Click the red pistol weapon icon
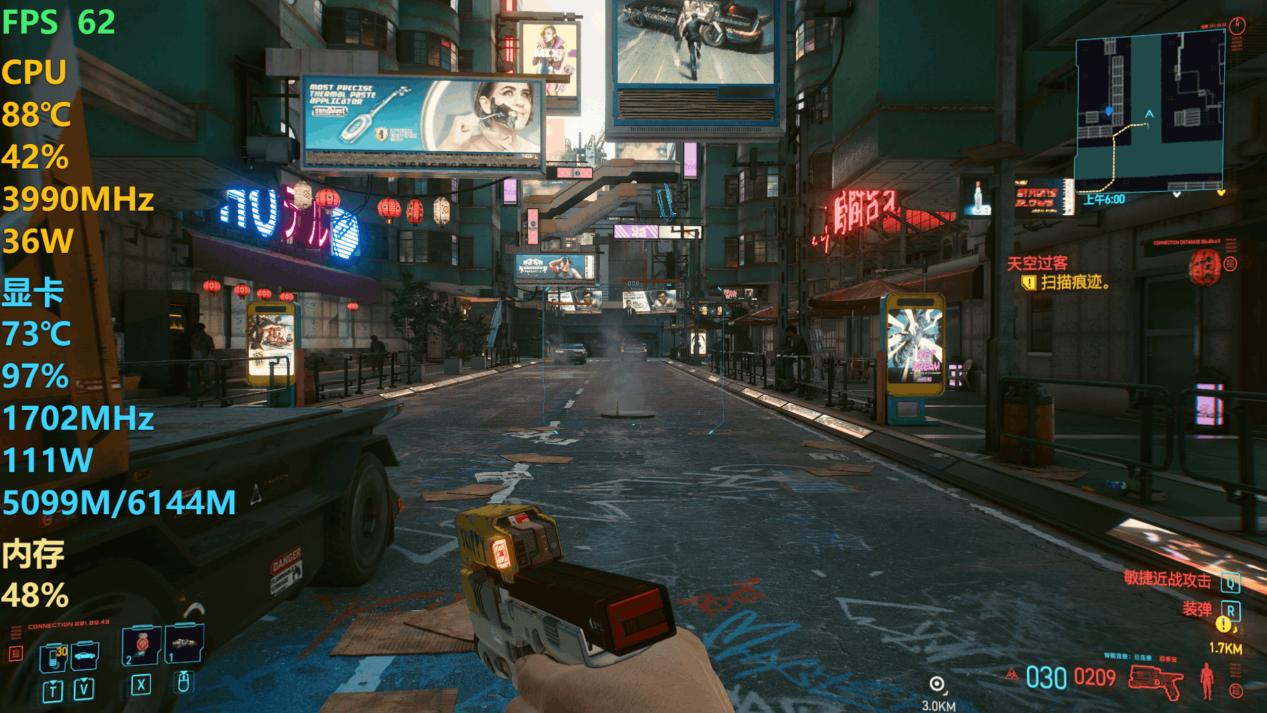1267x713 pixels. click(x=1155, y=679)
